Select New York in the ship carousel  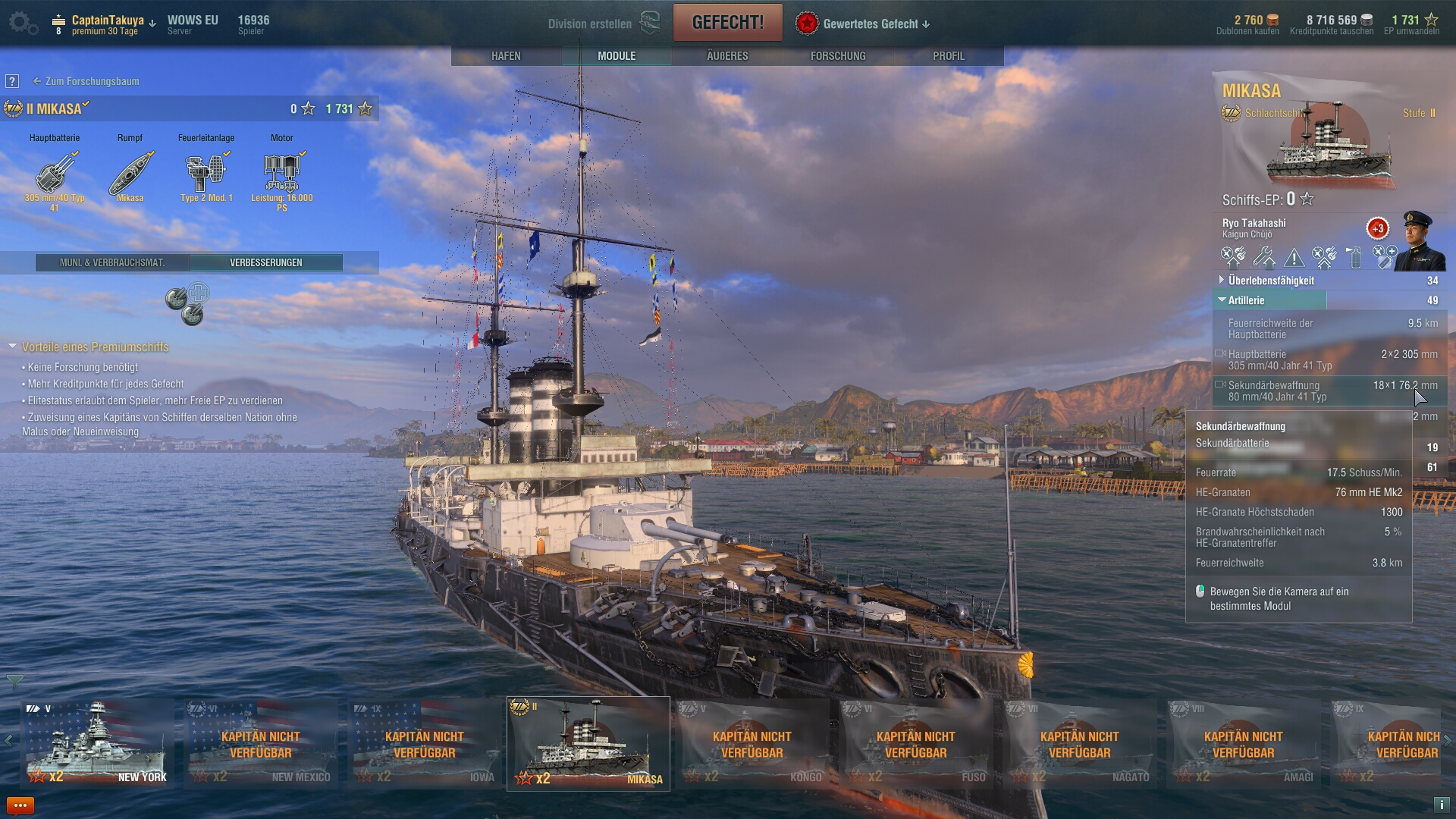point(96,743)
